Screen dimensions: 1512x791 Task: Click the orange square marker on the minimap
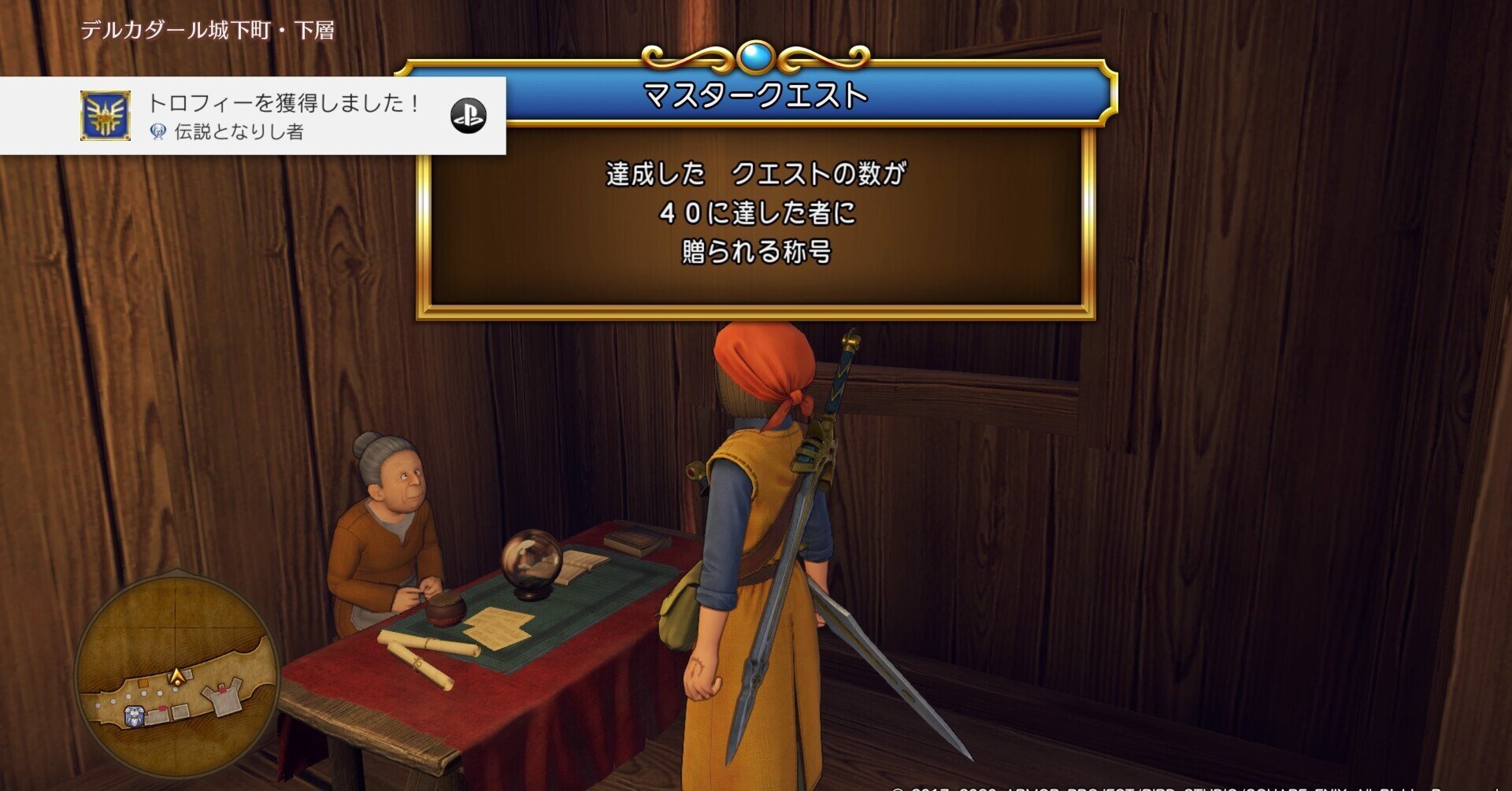[143, 682]
